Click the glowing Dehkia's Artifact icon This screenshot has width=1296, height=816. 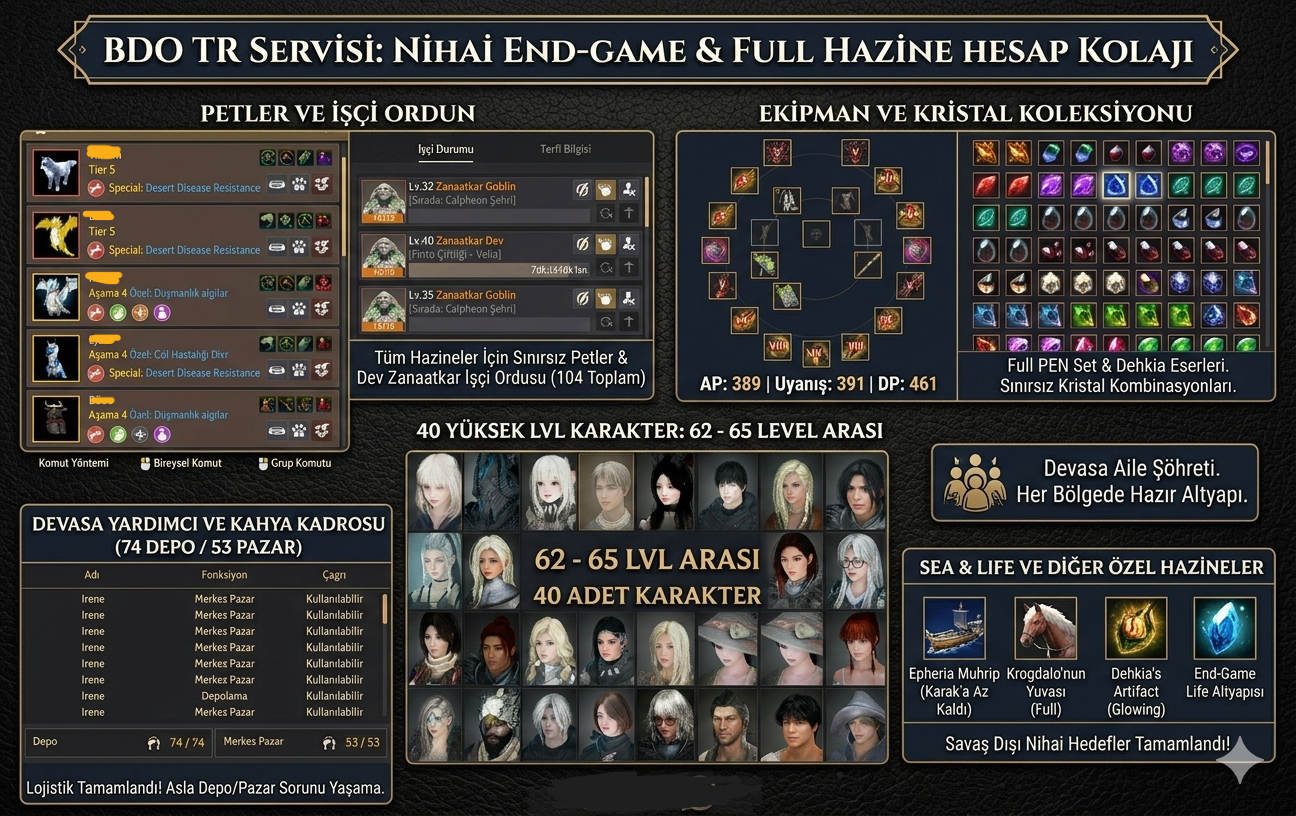pyautogui.click(x=1135, y=629)
